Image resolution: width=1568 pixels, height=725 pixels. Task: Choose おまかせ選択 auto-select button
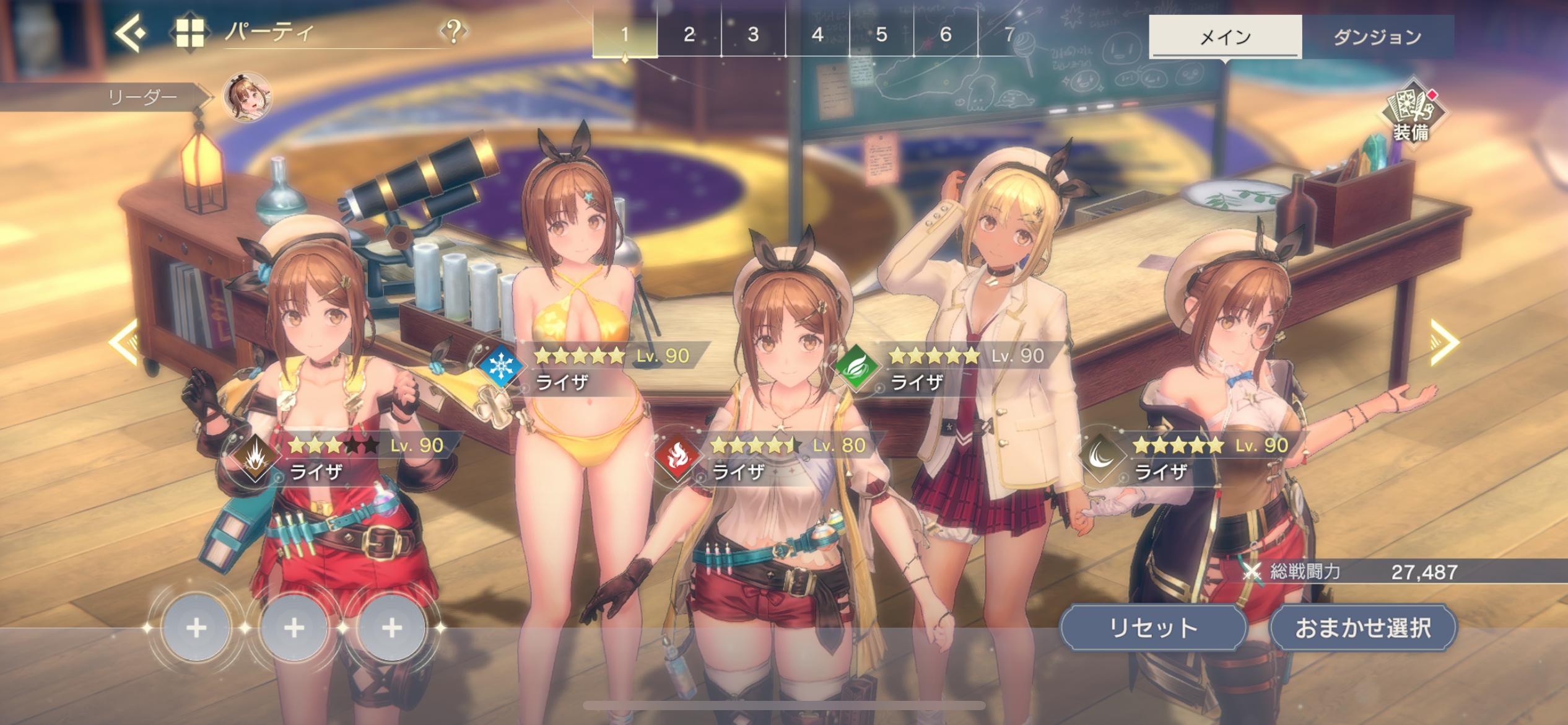[x=1363, y=628]
